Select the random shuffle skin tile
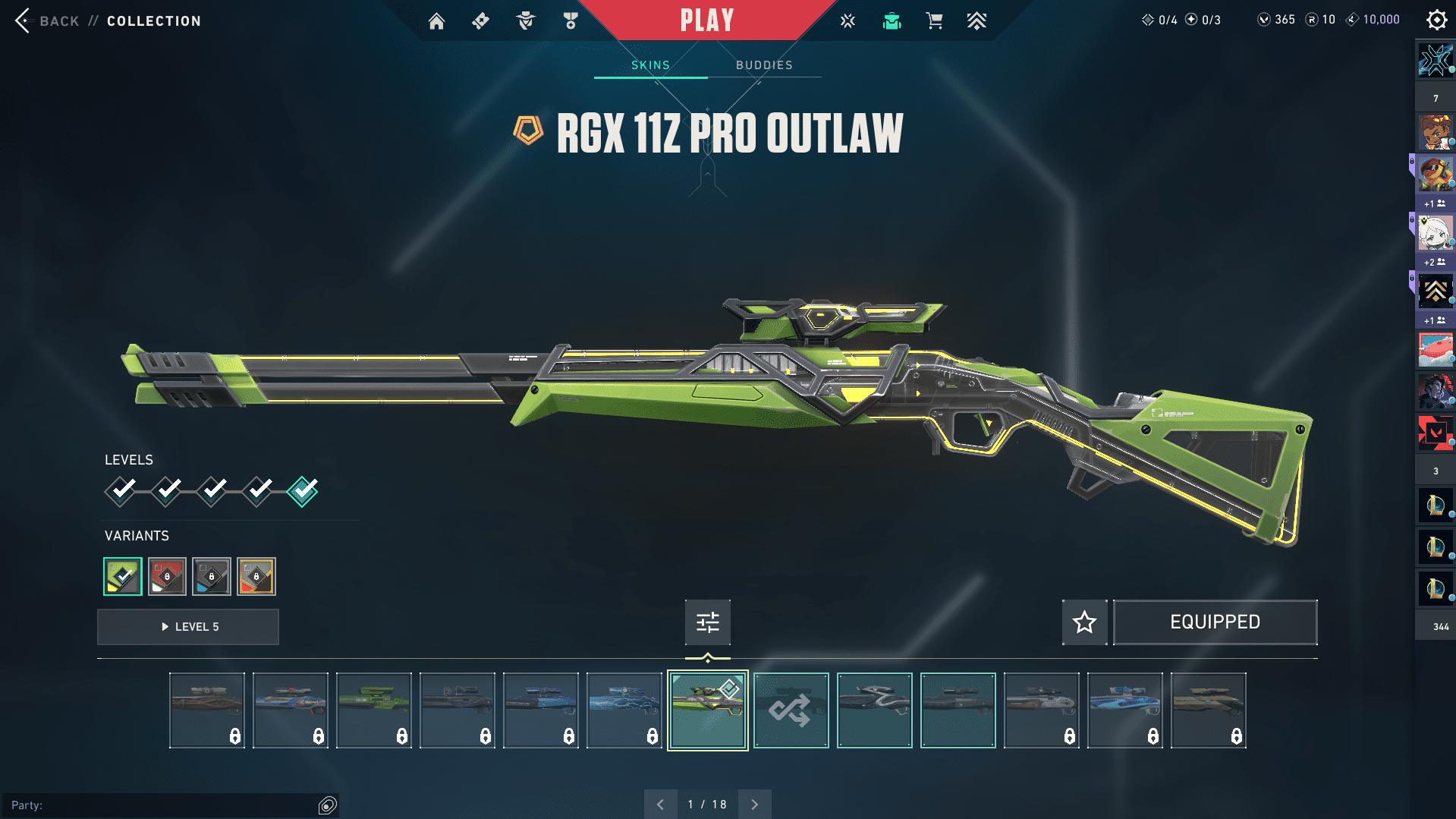The width and height of the screenshot is (1456, 819). pyautogui.click(x=791, y=710)
